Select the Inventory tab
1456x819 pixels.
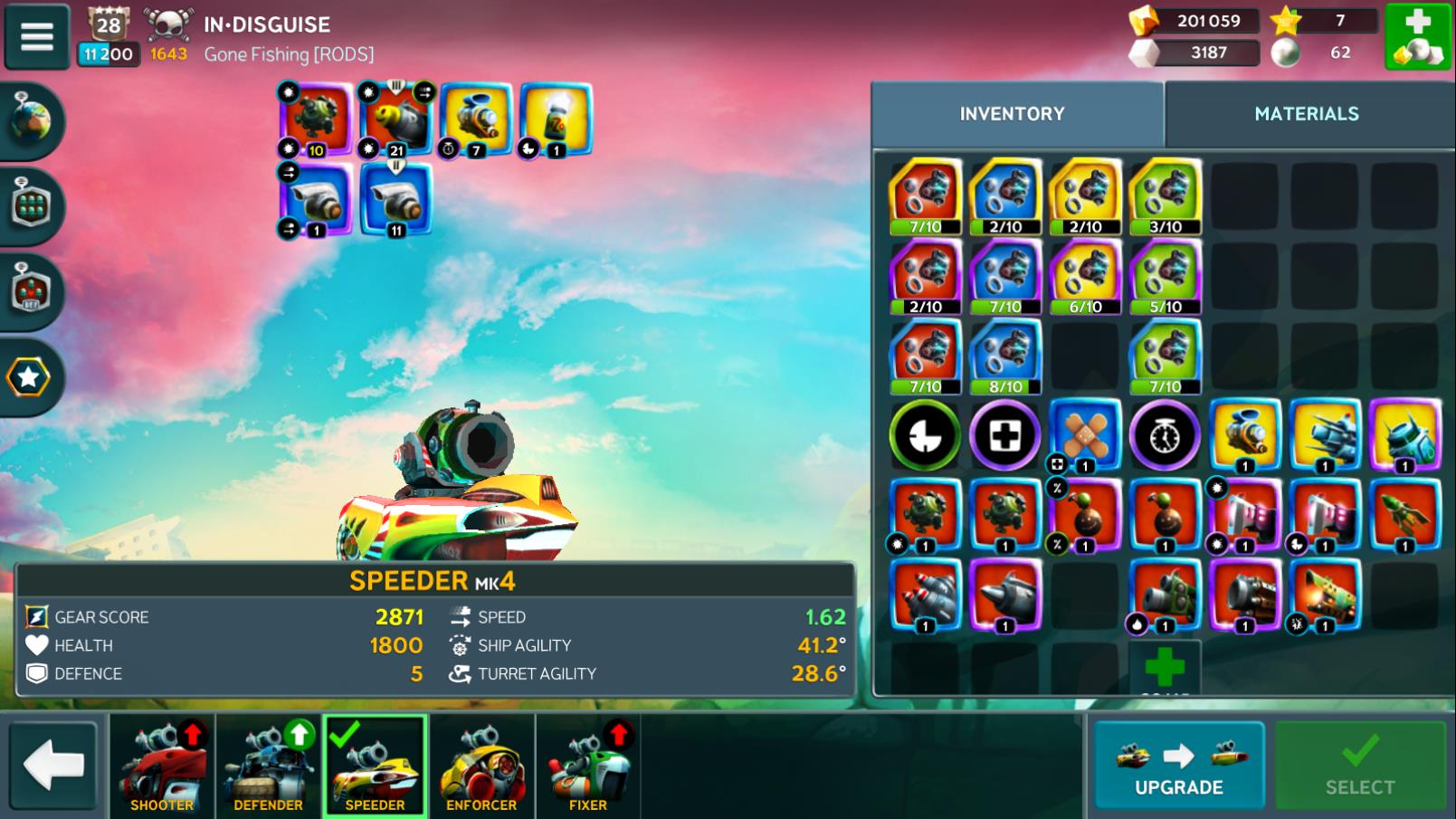(1012, 114)
